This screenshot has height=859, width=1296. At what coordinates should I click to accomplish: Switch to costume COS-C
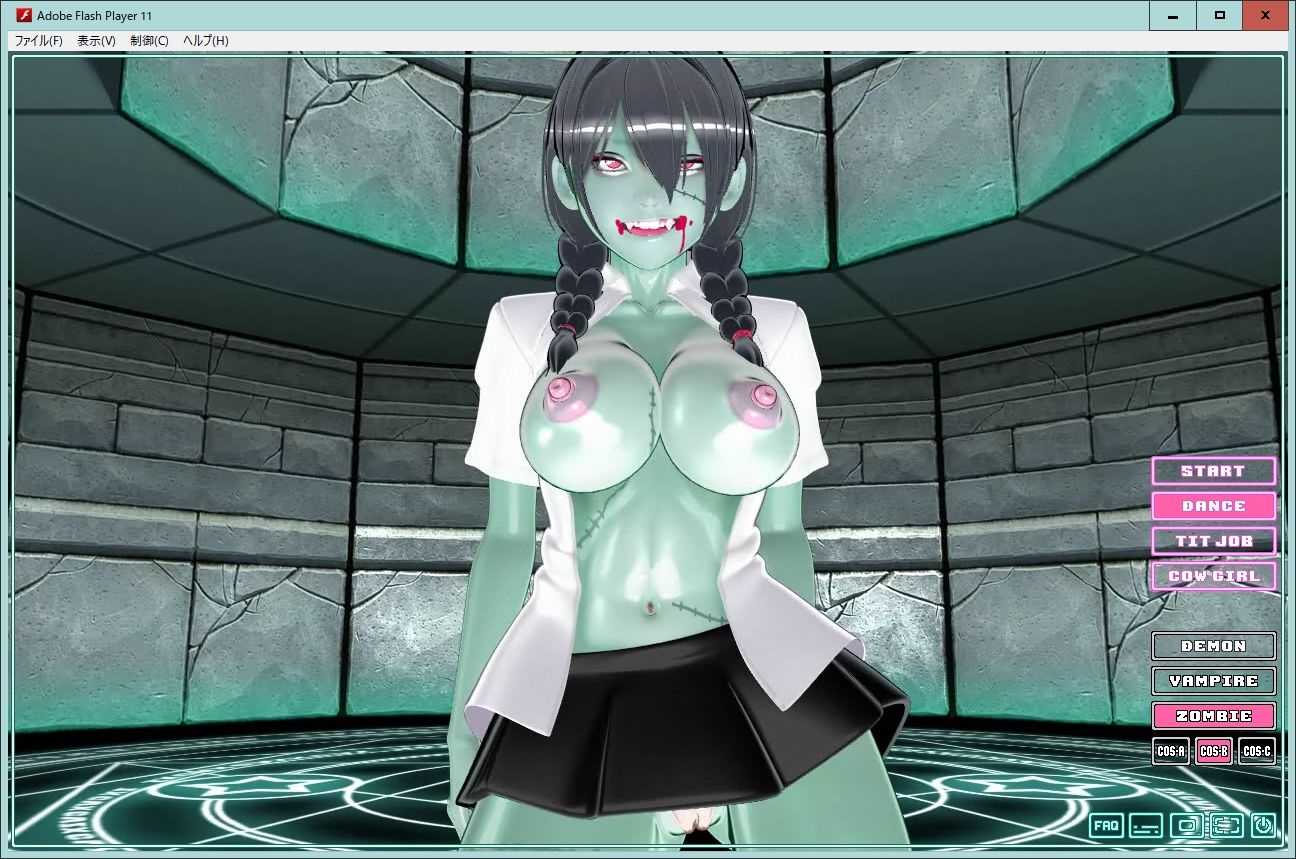click(x=1256, y=750)
